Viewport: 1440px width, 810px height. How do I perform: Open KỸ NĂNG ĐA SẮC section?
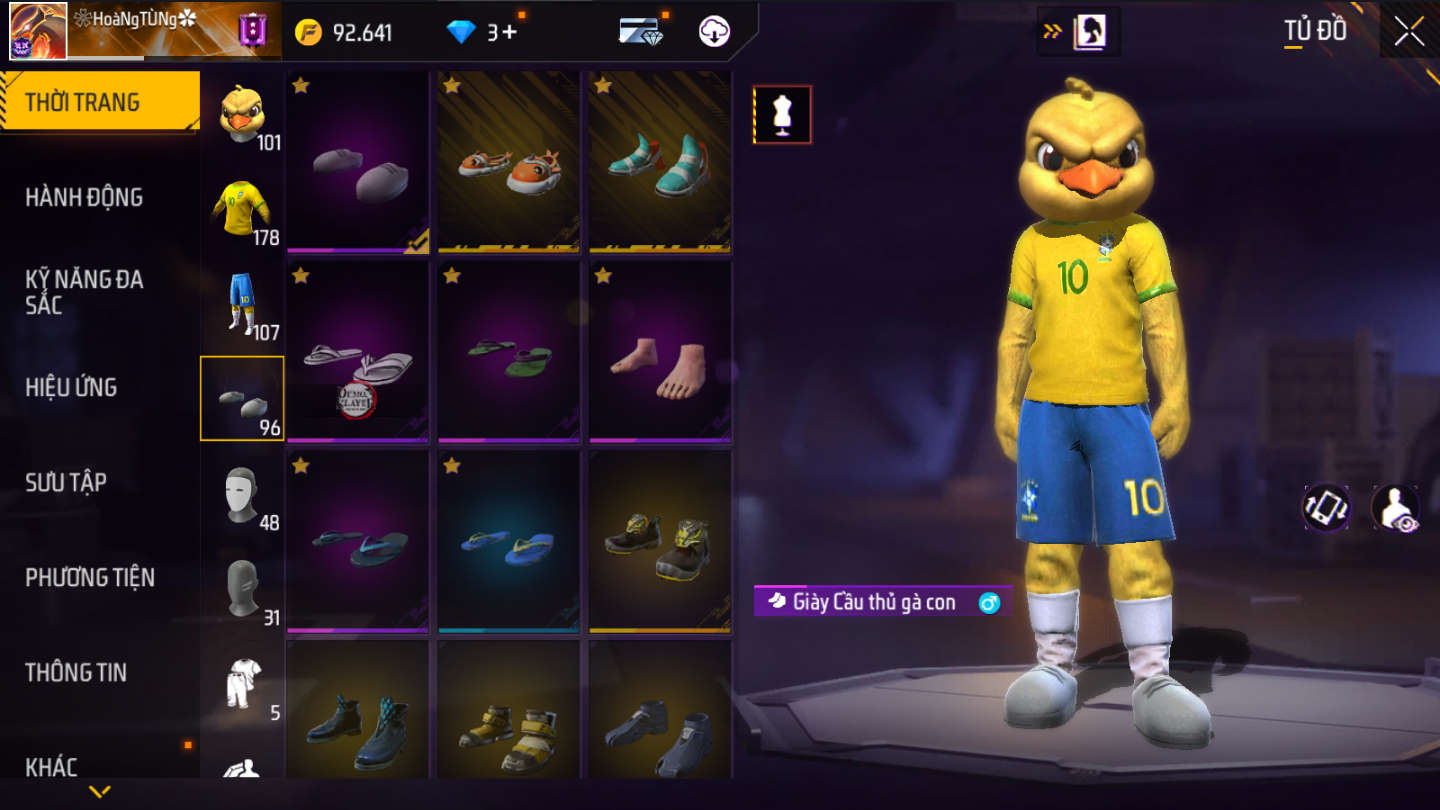(84, 292)
